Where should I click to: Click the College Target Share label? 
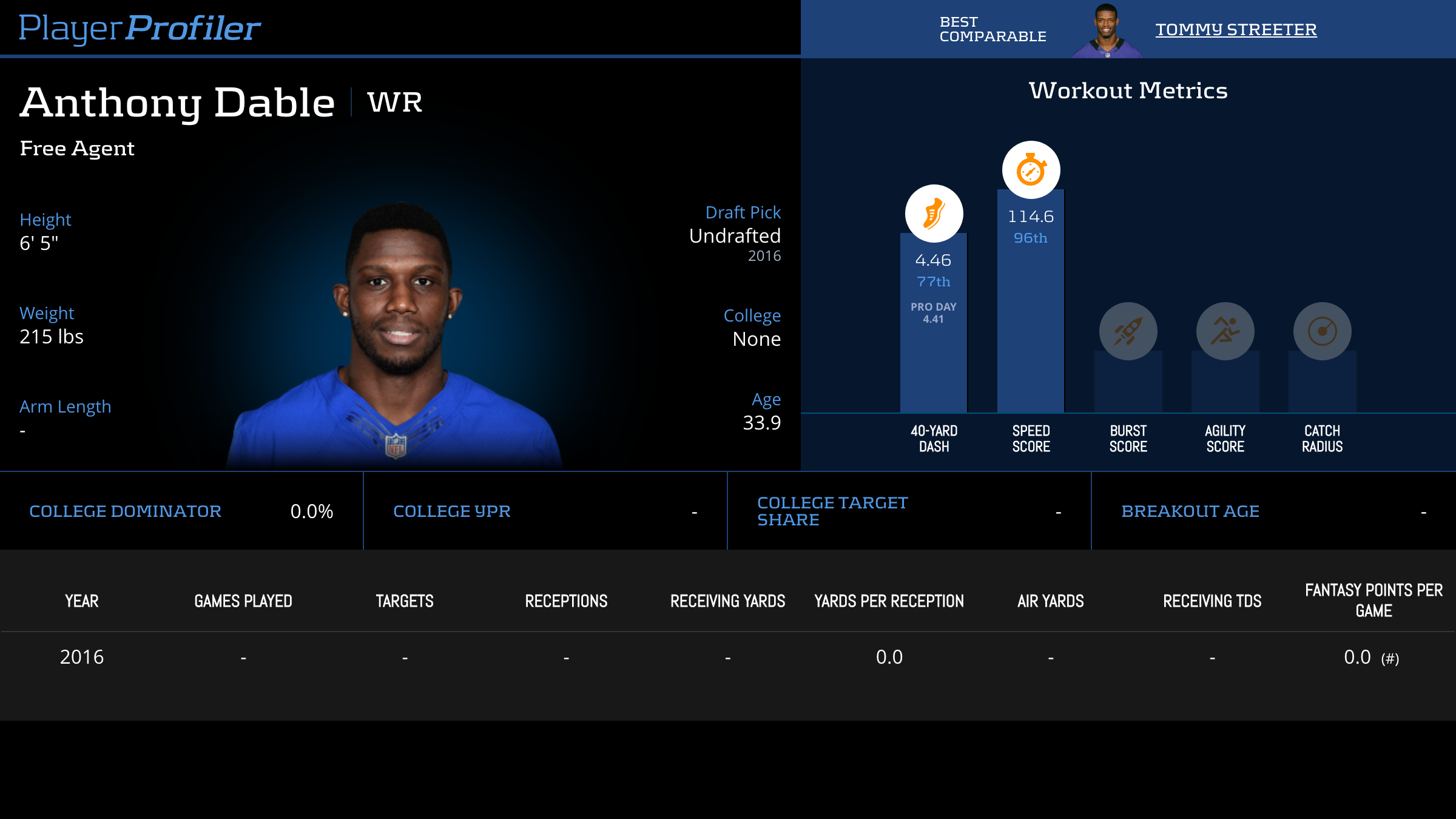(x=832, y=511)
